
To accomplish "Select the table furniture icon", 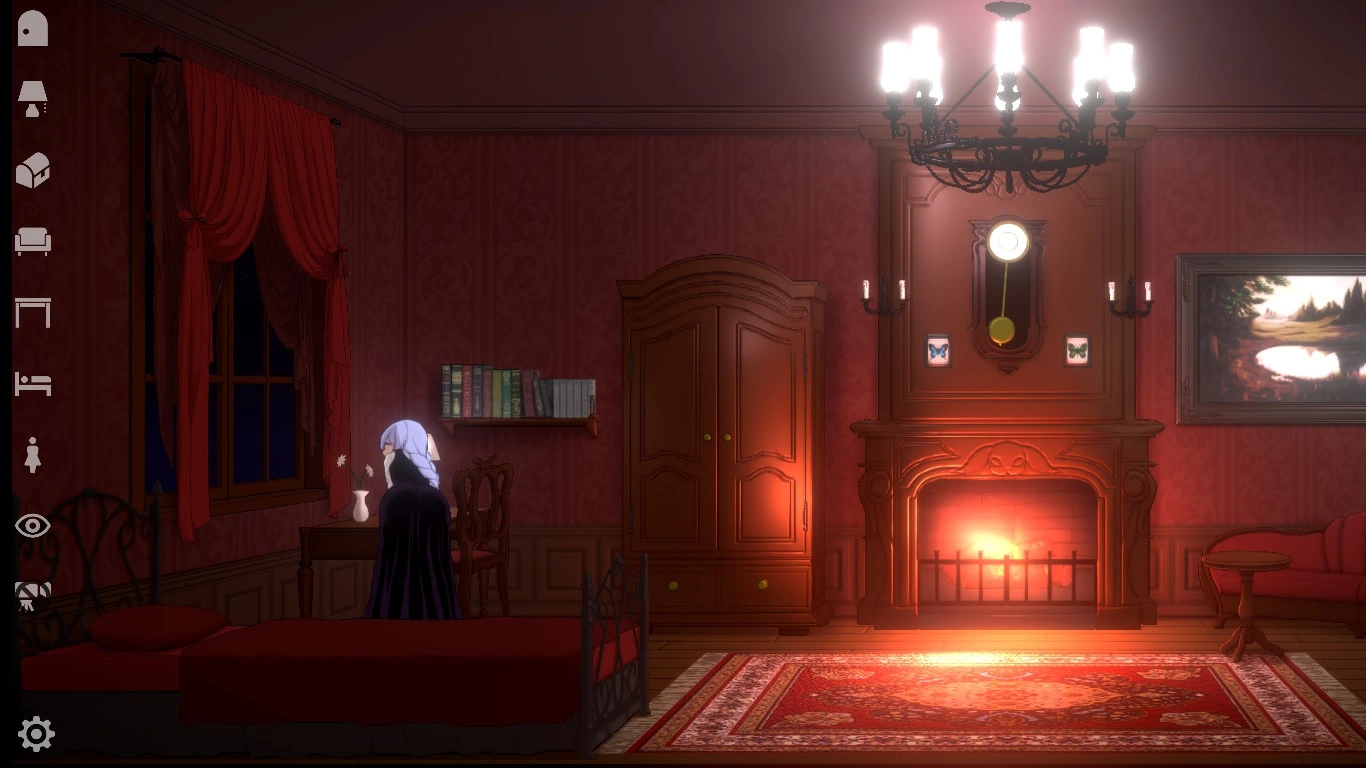I will coord(33,312).
